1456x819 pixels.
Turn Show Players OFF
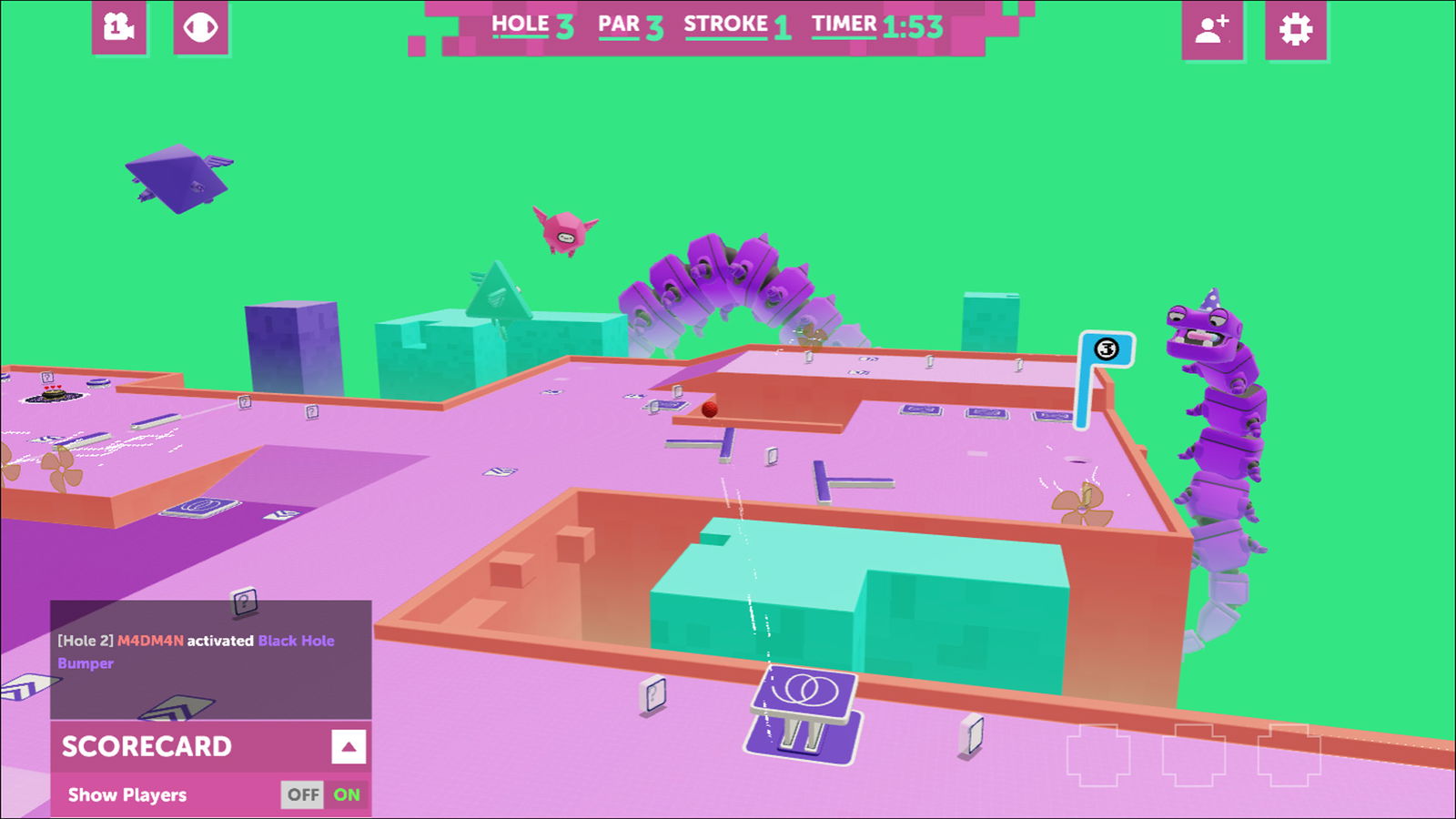(302, 794)
